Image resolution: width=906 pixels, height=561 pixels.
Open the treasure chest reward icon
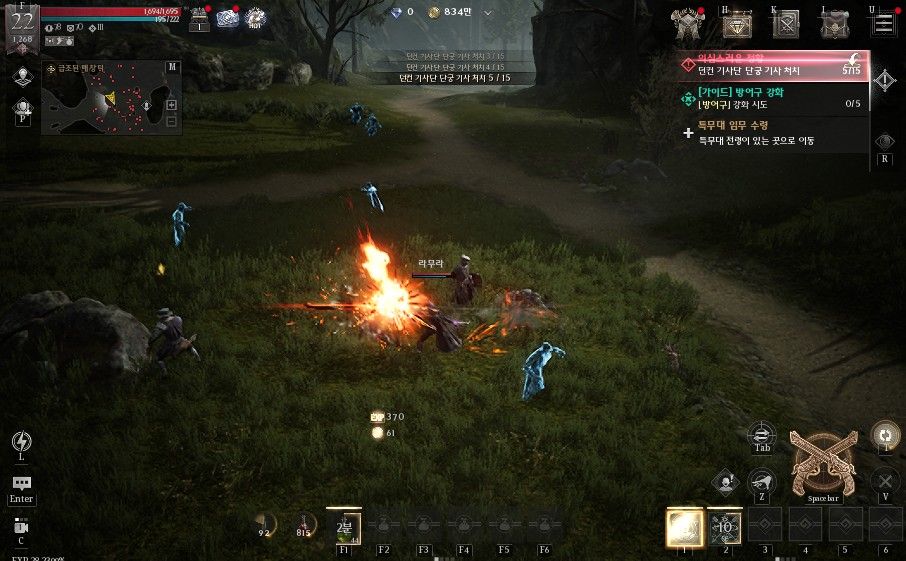pyautogui.click(x=199, y=19)
